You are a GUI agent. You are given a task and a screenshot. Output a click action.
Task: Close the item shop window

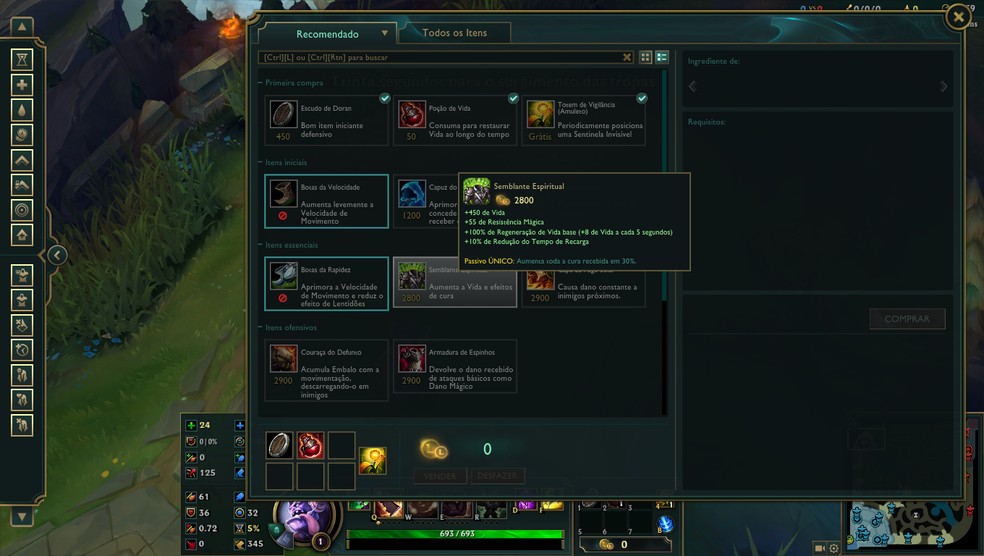pyautogui.click(x=958, y=17)
